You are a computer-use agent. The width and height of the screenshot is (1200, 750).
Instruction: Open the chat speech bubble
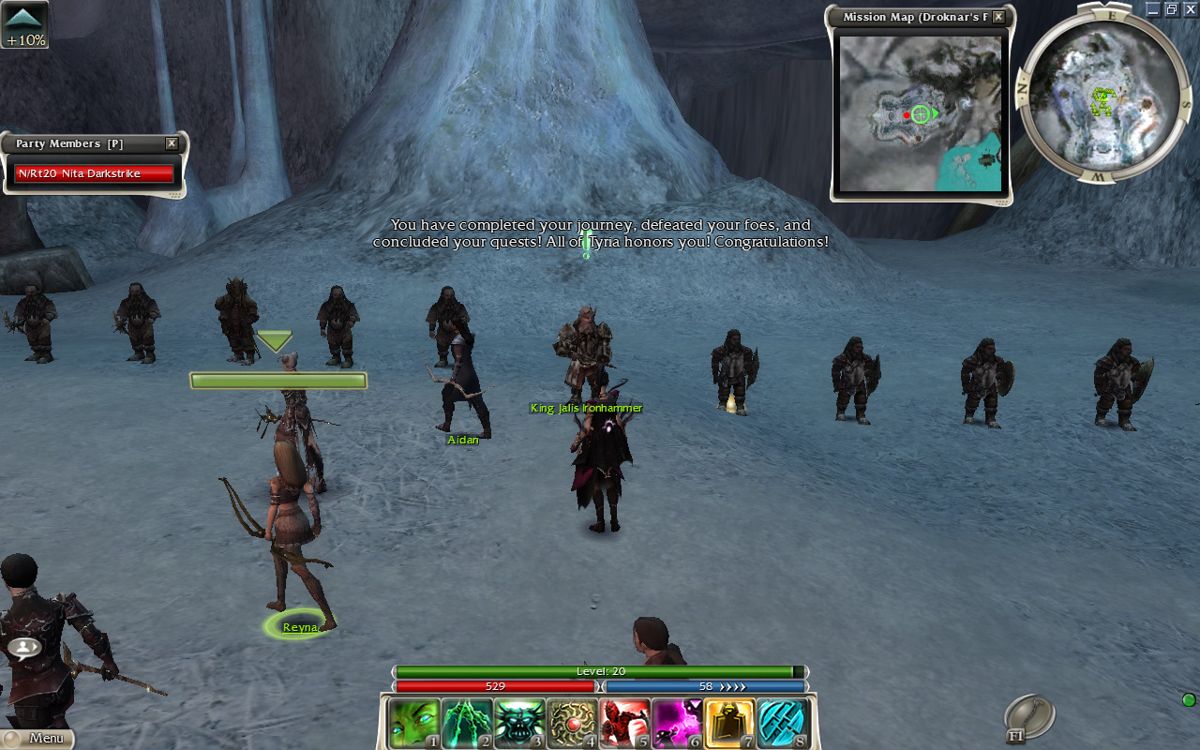(x=24, y=647)
